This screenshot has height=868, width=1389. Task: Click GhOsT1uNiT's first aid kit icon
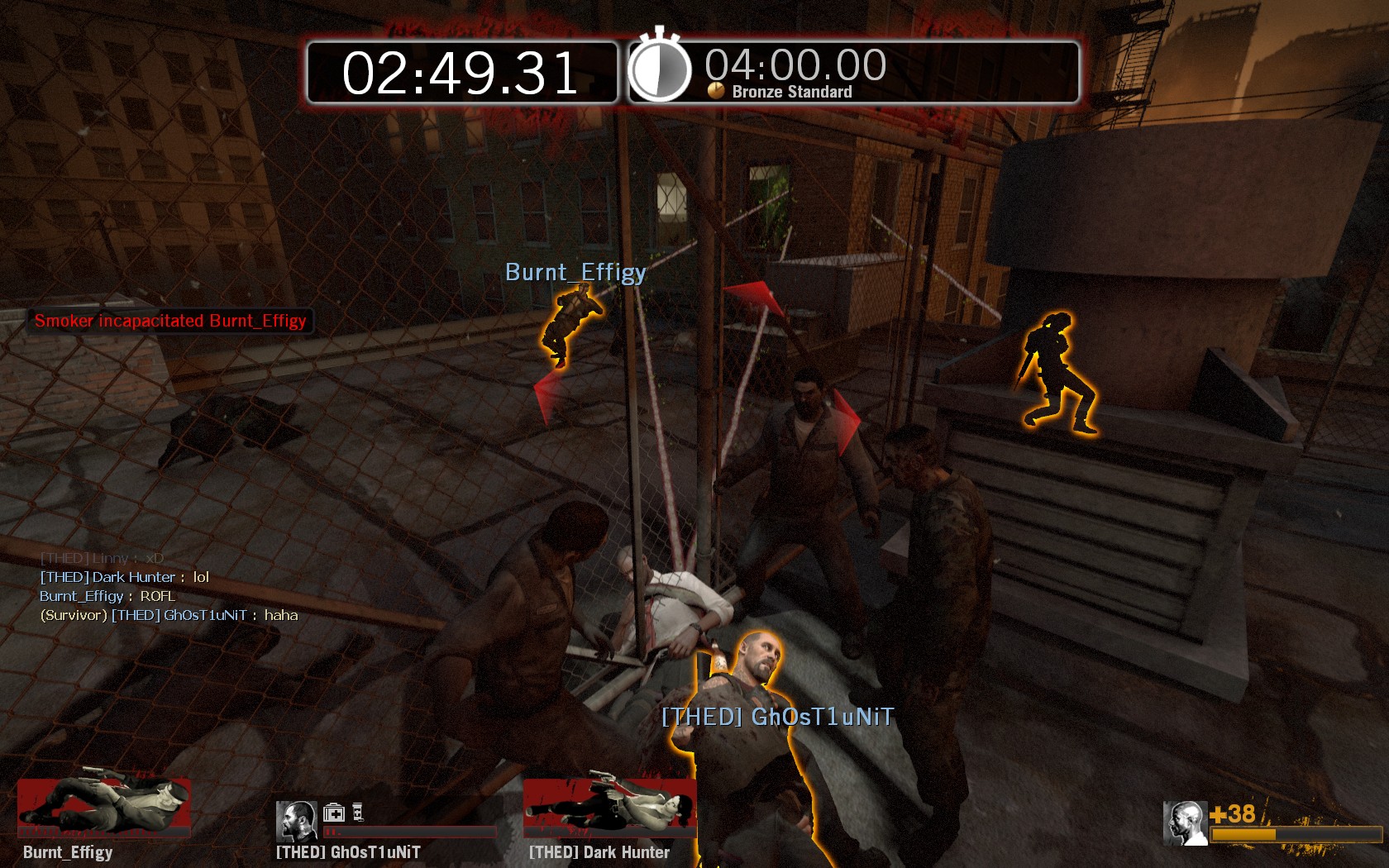334,813
